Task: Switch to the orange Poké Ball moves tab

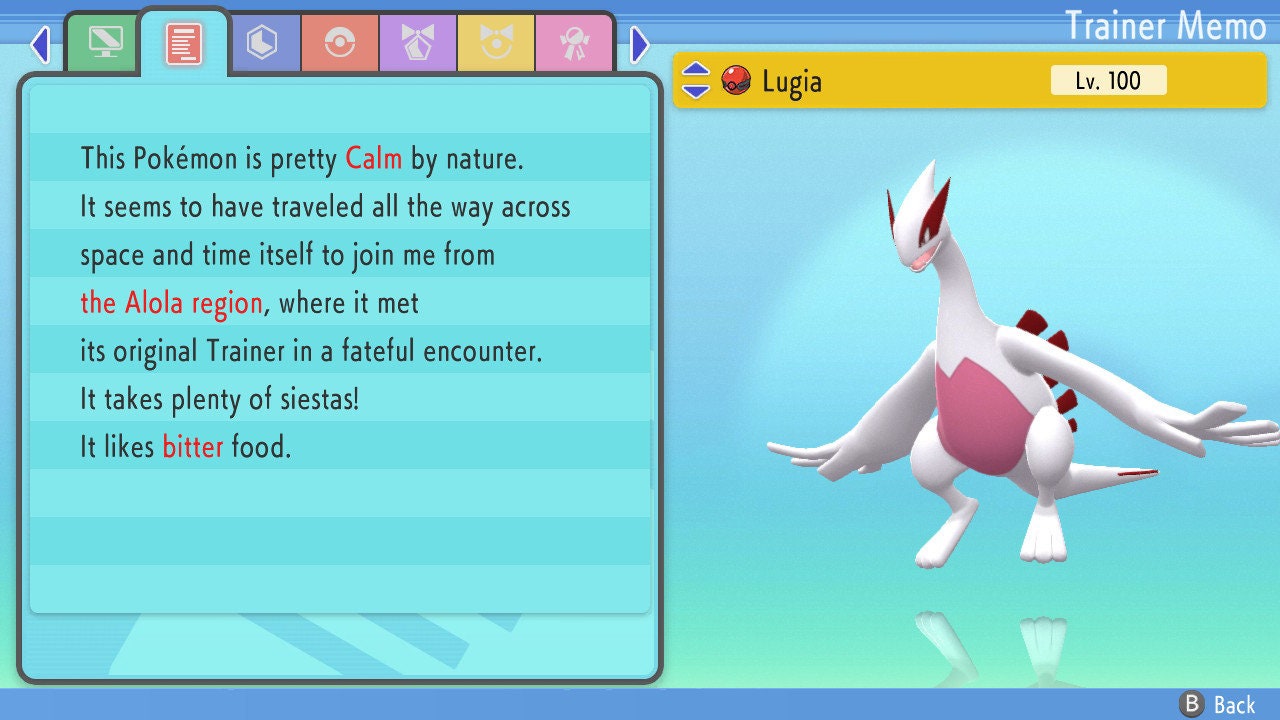Action: coord(340,43)
